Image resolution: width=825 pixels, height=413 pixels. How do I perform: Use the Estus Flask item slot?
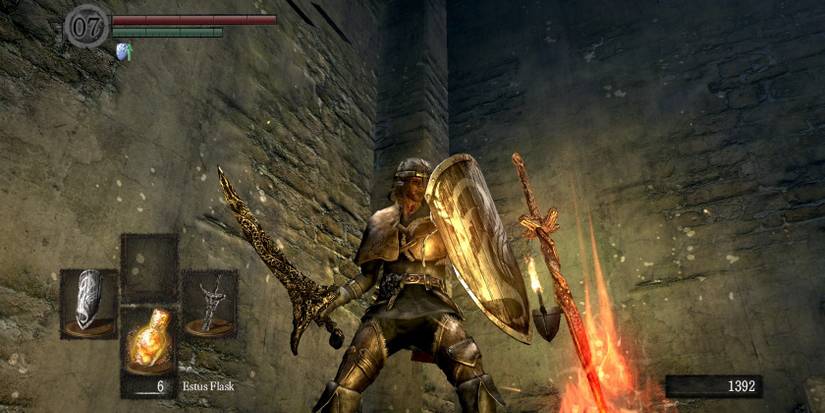[x=149, y=340]
